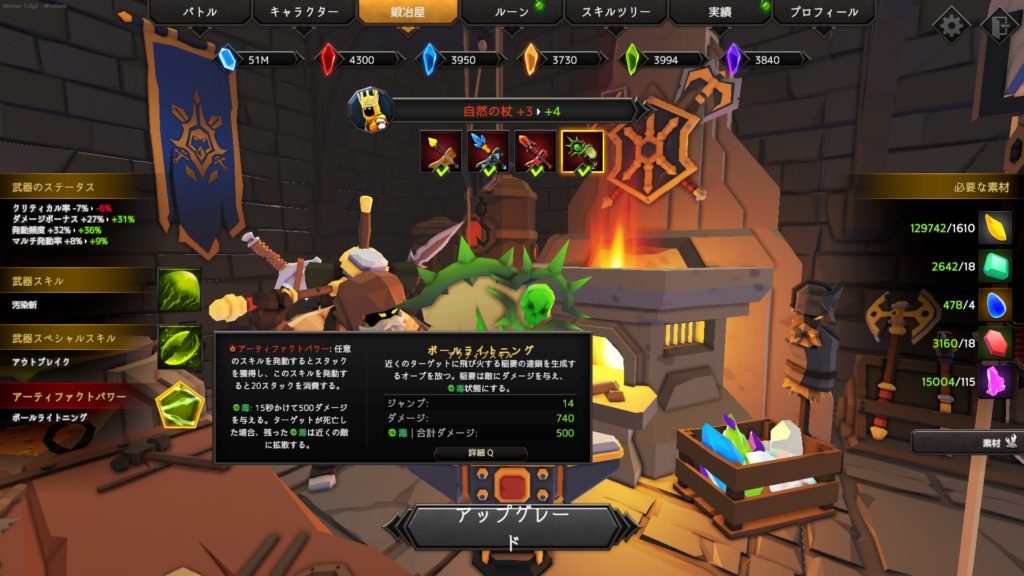Choose the ボールライトニング artifact power icon
The width and height of the screenshot is (1024, 576).
pos(179,404)
